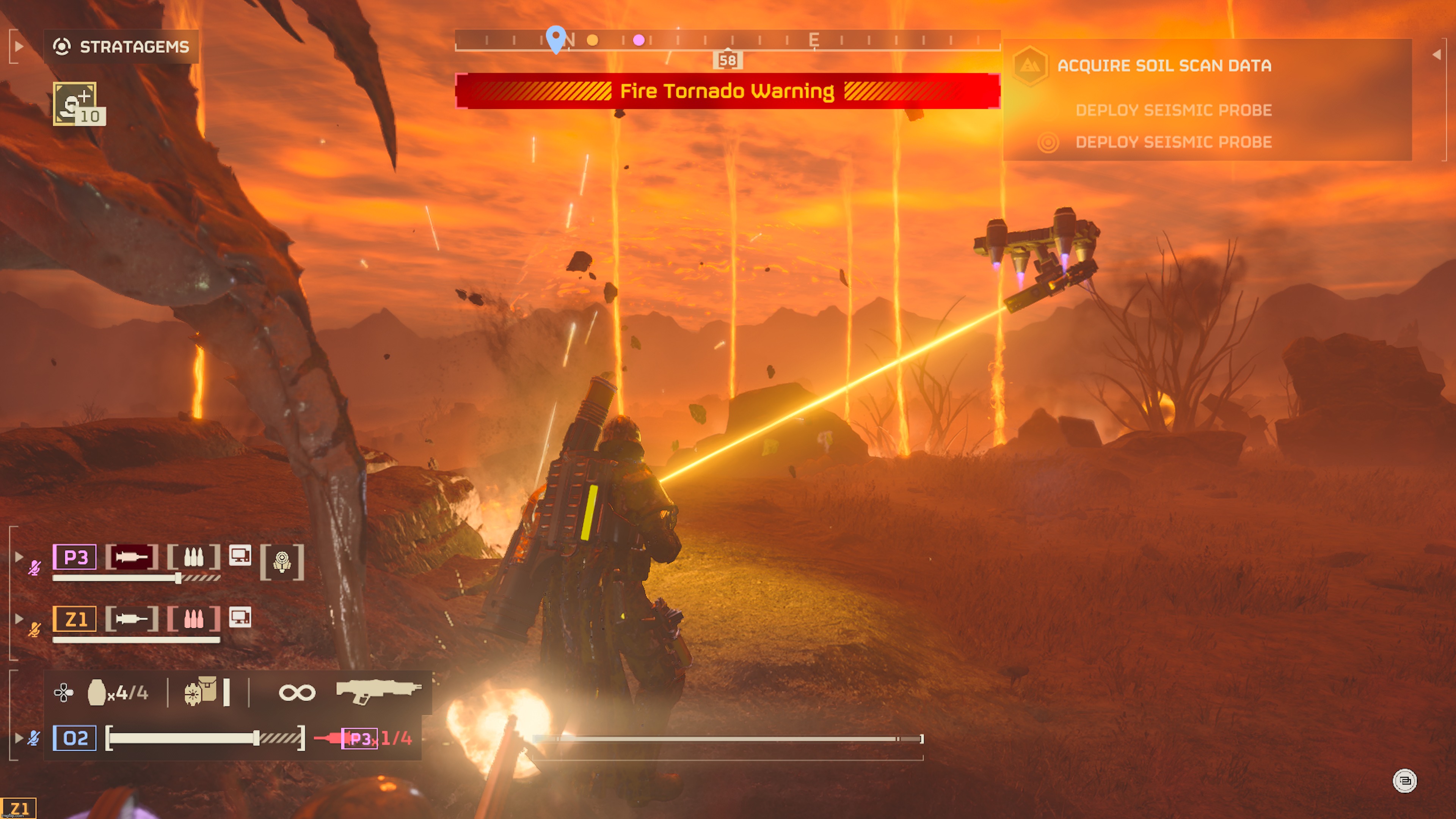Click the D-pad controller icon
1456x819 pixels.
pyautogui.click(x=64, y=692)
